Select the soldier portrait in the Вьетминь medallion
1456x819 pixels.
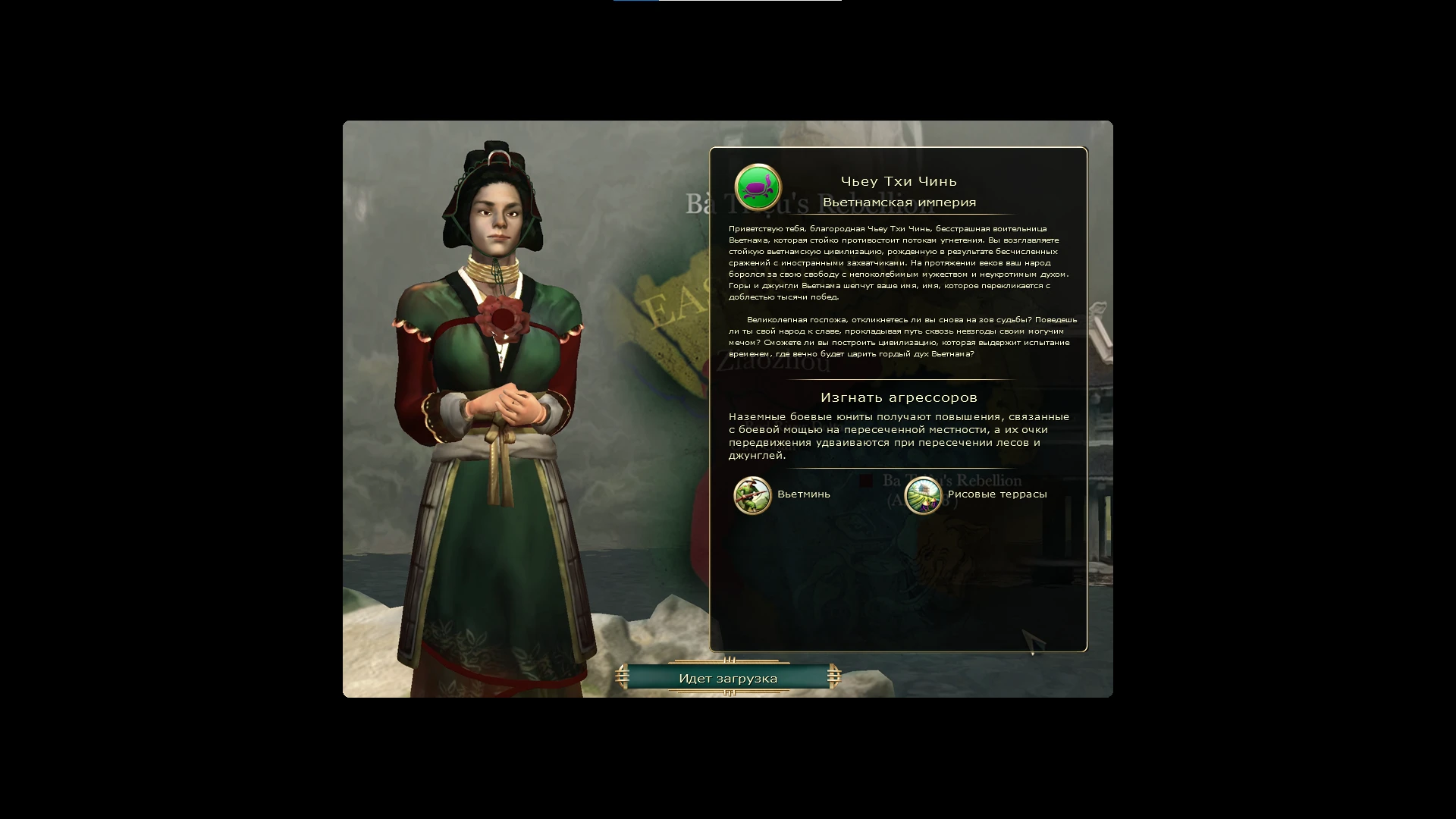[x=753, y=497]
